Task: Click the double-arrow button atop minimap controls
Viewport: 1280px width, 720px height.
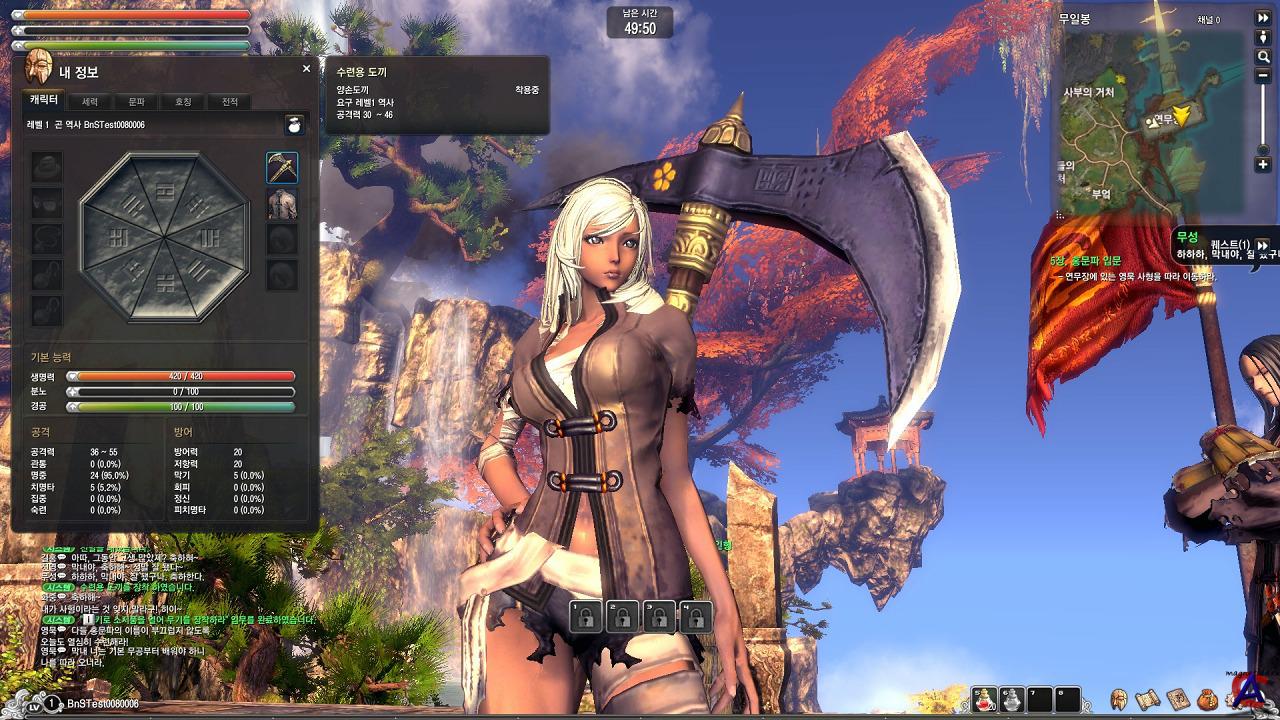Action: coord(1263,19)
